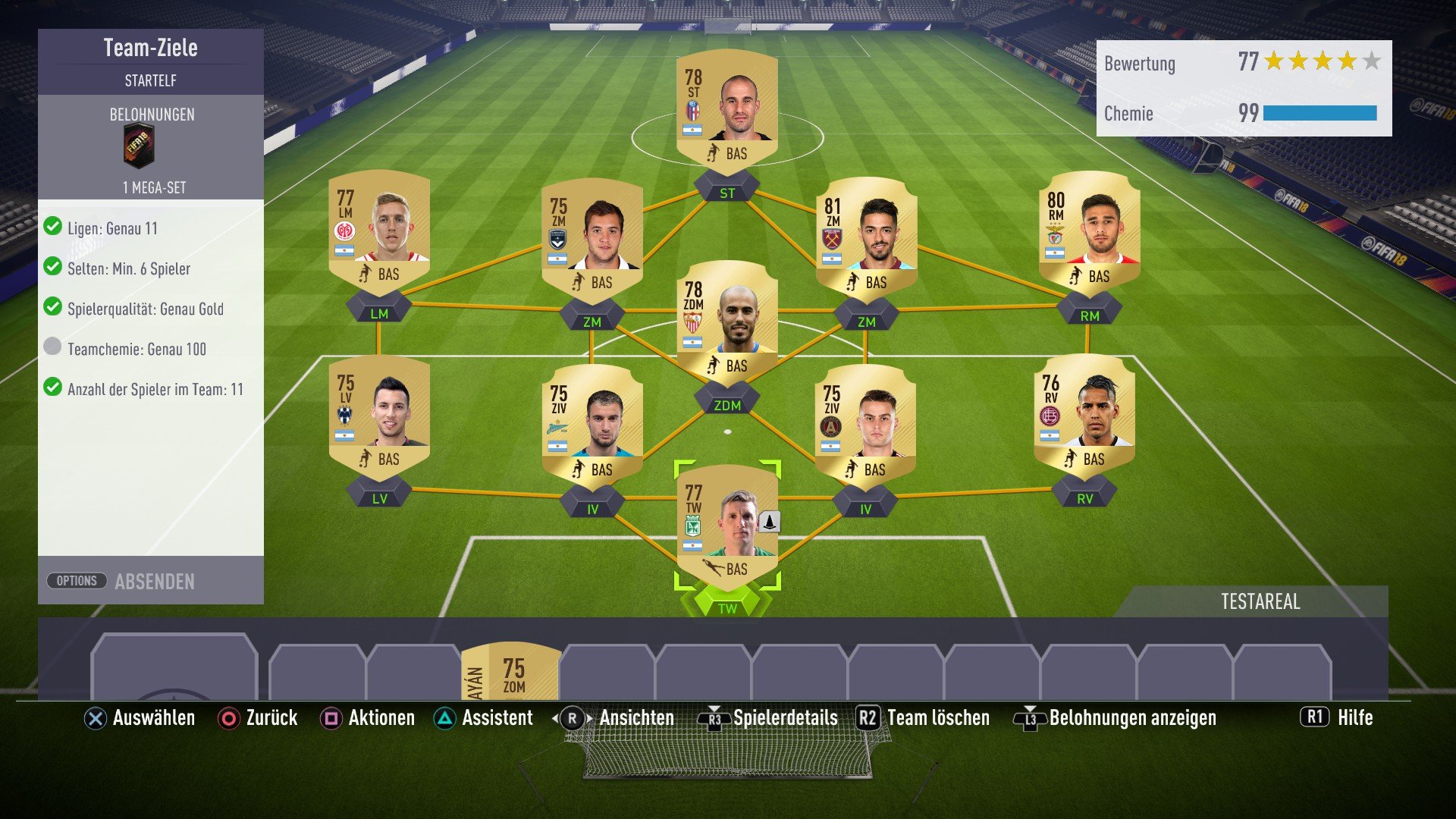The height and width of the screenshot is (819, 1456).
Task: Open the Aktionen option
Action: click(x=381, y=717)
